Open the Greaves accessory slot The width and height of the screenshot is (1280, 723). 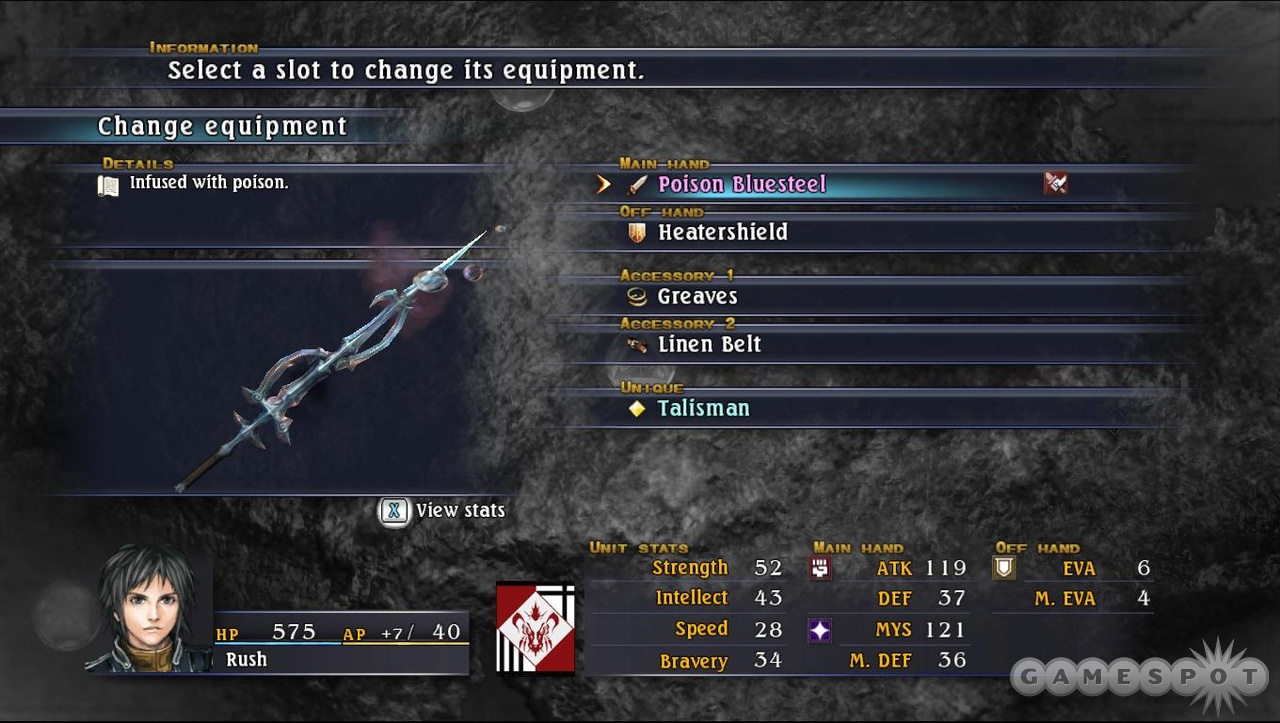pyautogui.click(x=697, y=297)
